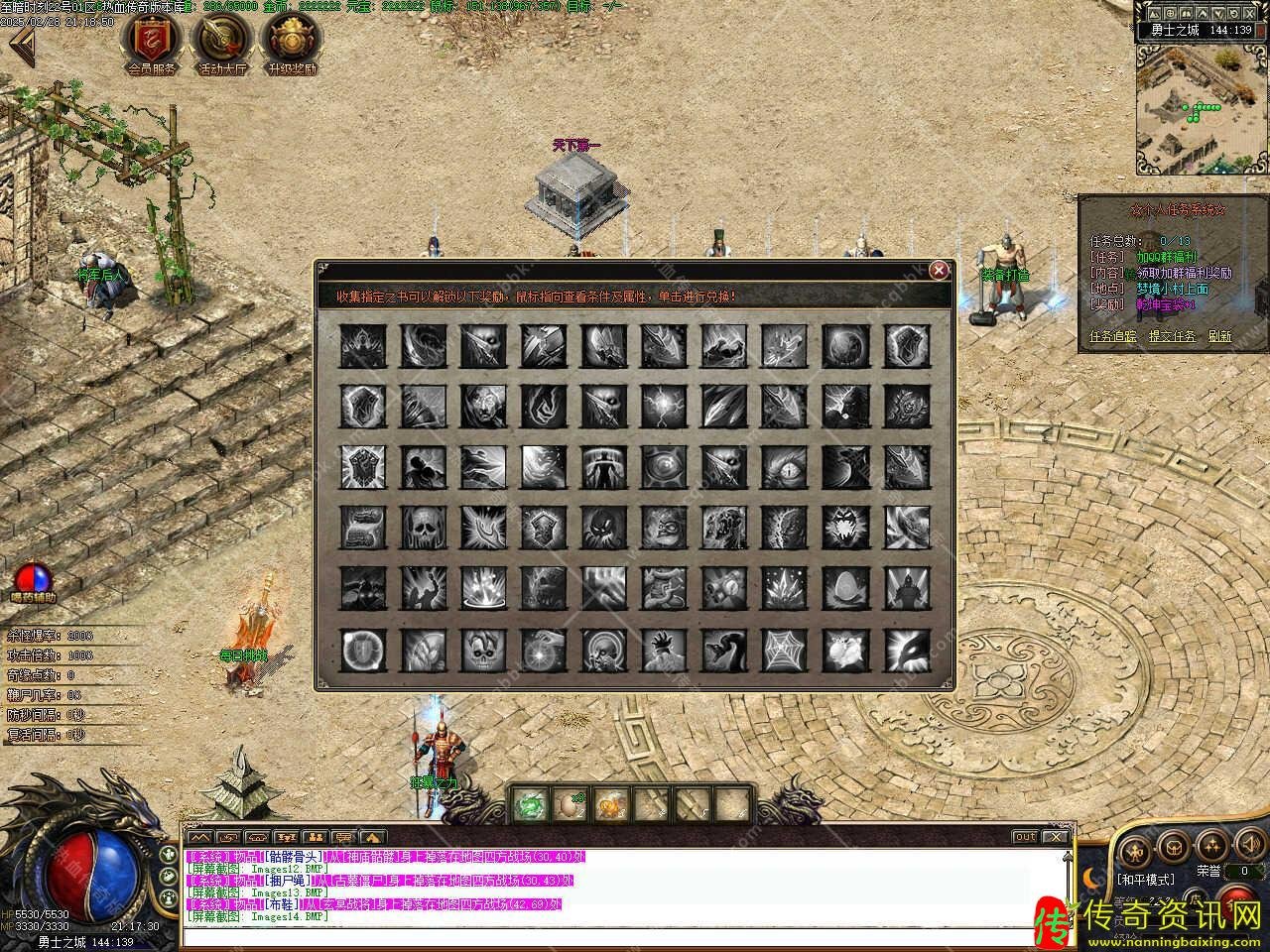Screen dimensions: 1270x952
Task: Click the 任务追踪 quest tracking link
Action: point(1113,336)
